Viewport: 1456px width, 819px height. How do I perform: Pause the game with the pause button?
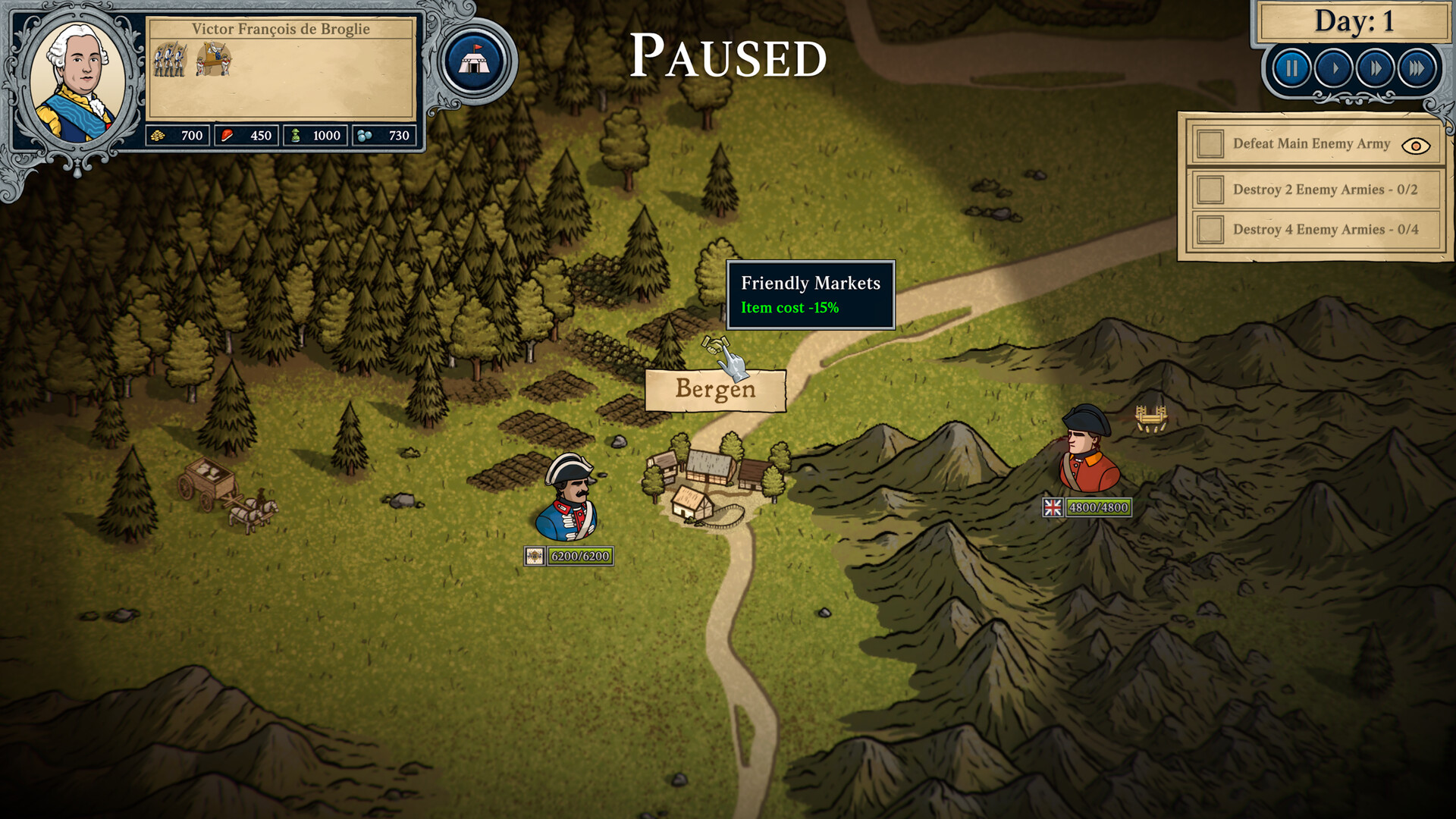(1291, 69)
